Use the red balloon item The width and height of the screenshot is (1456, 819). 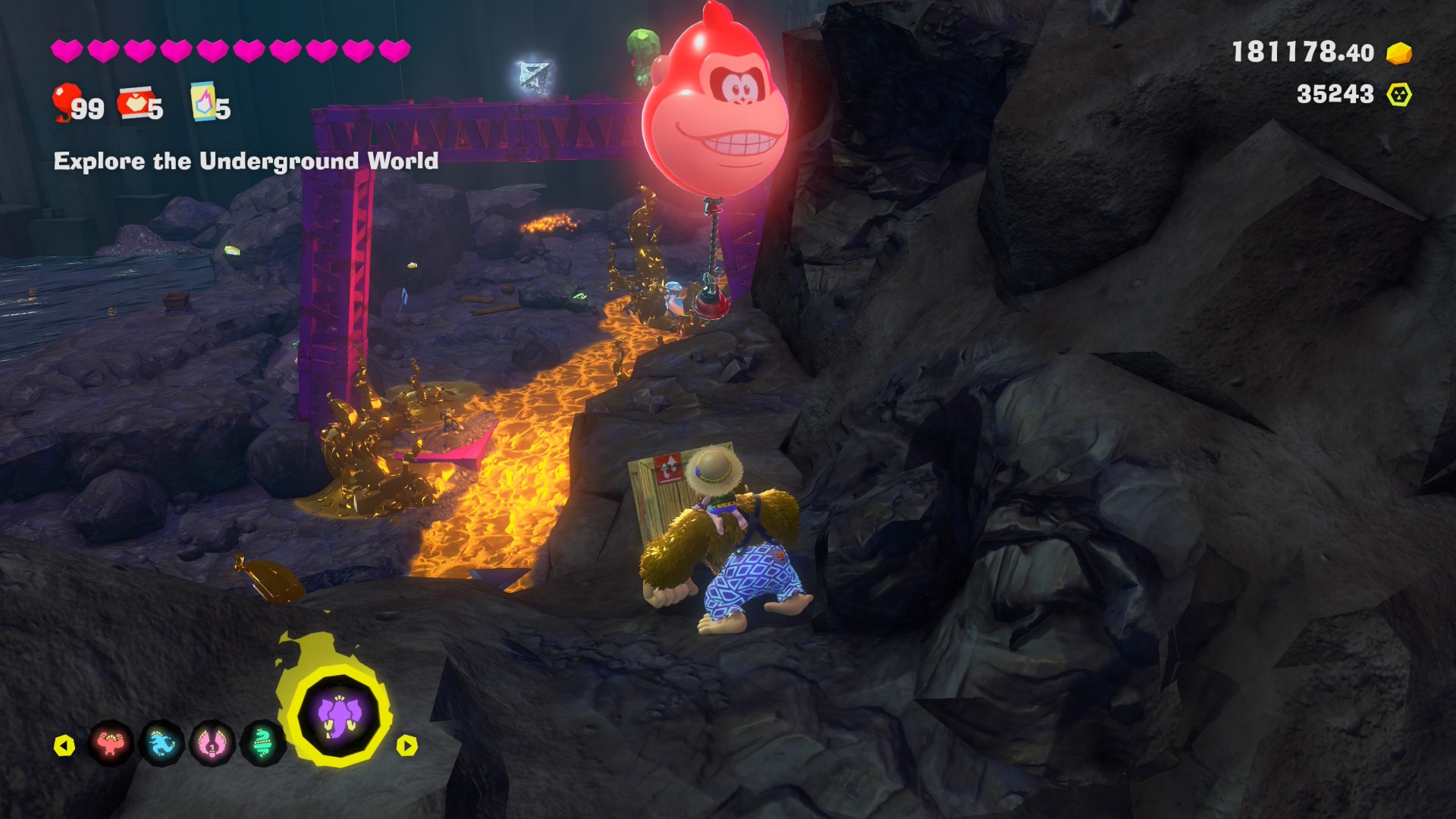coord(67,102)
